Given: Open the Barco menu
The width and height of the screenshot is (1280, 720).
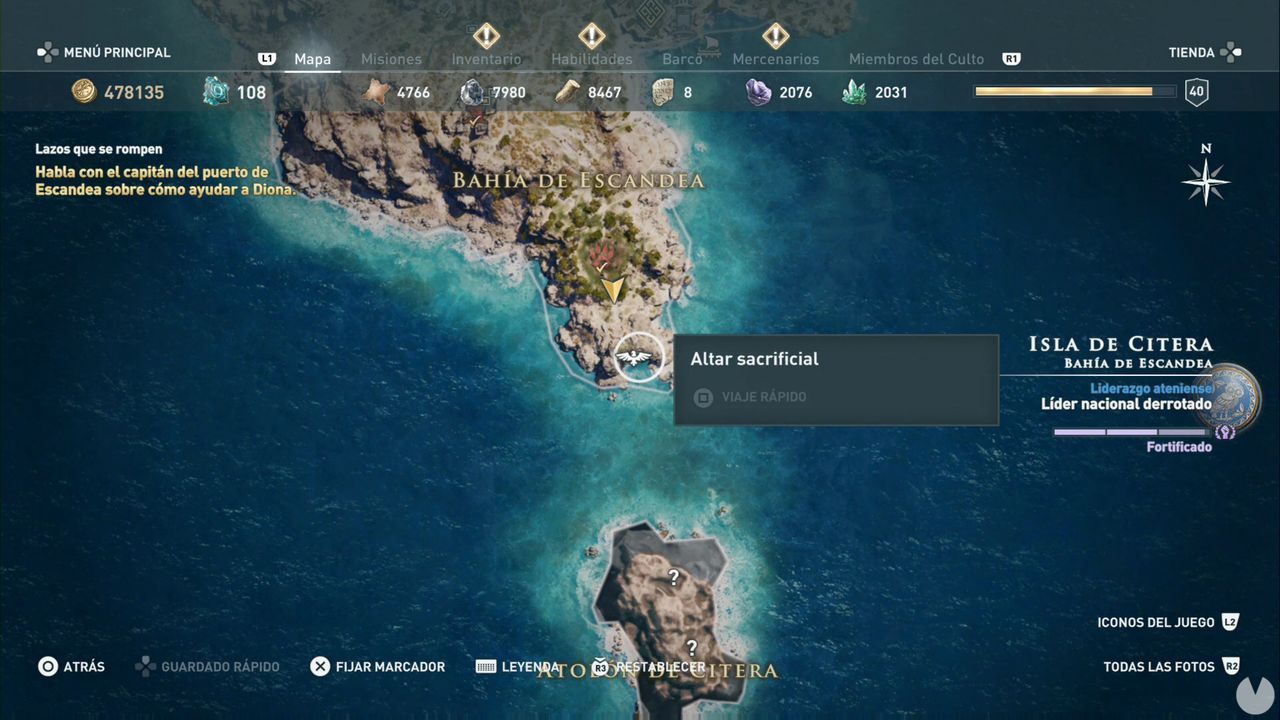Looking at the screenshot, I should point(683,59).
